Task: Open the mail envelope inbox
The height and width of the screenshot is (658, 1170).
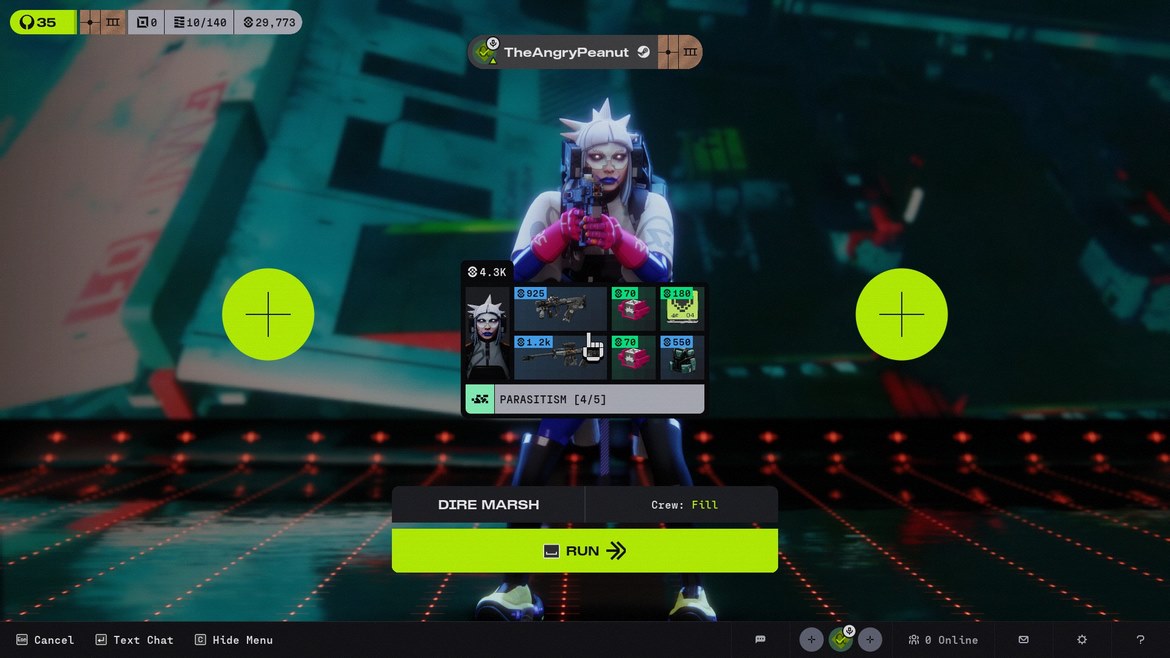Action: (x=1023, y=640)
